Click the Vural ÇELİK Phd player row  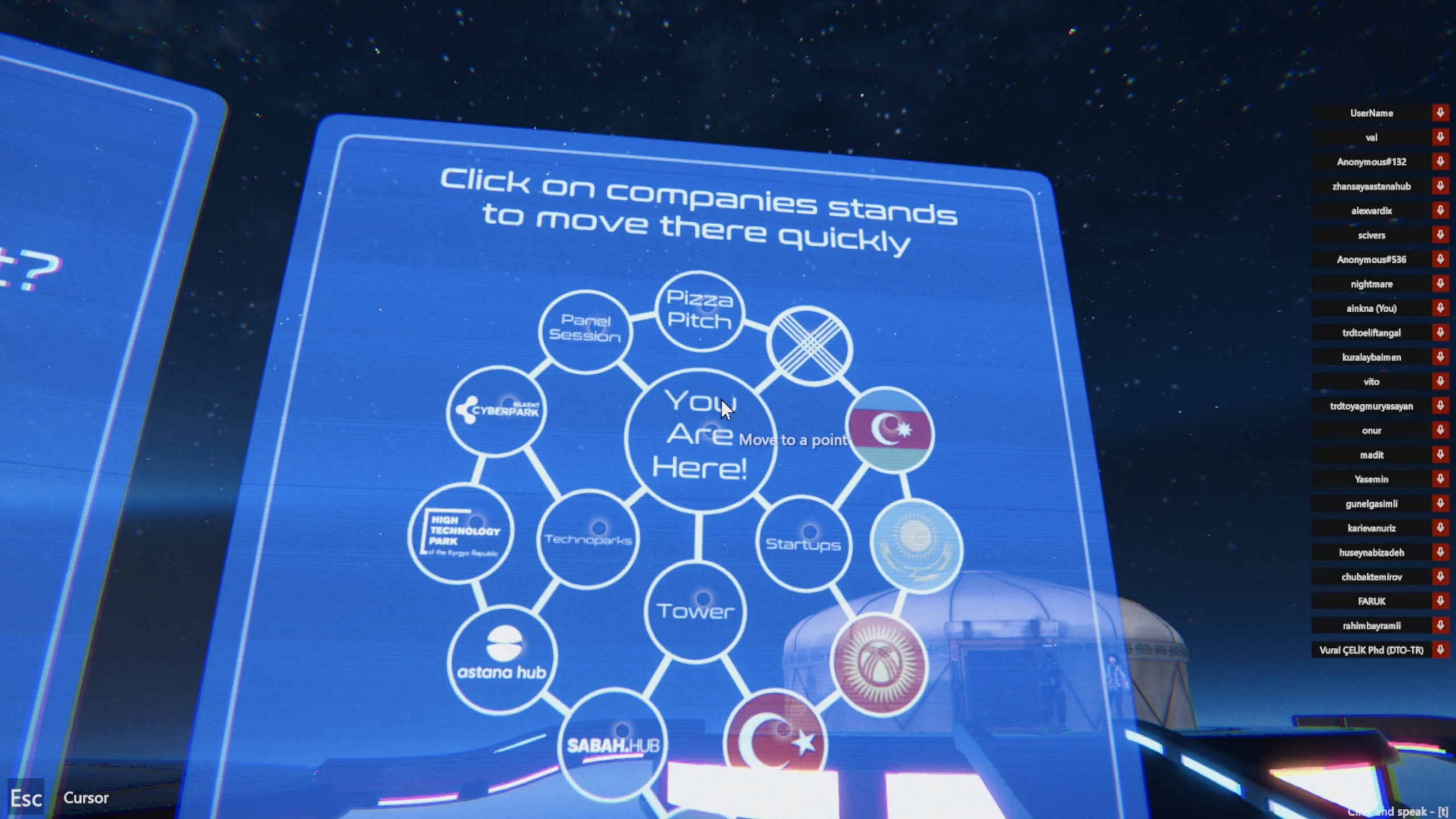click(1371, 650)
